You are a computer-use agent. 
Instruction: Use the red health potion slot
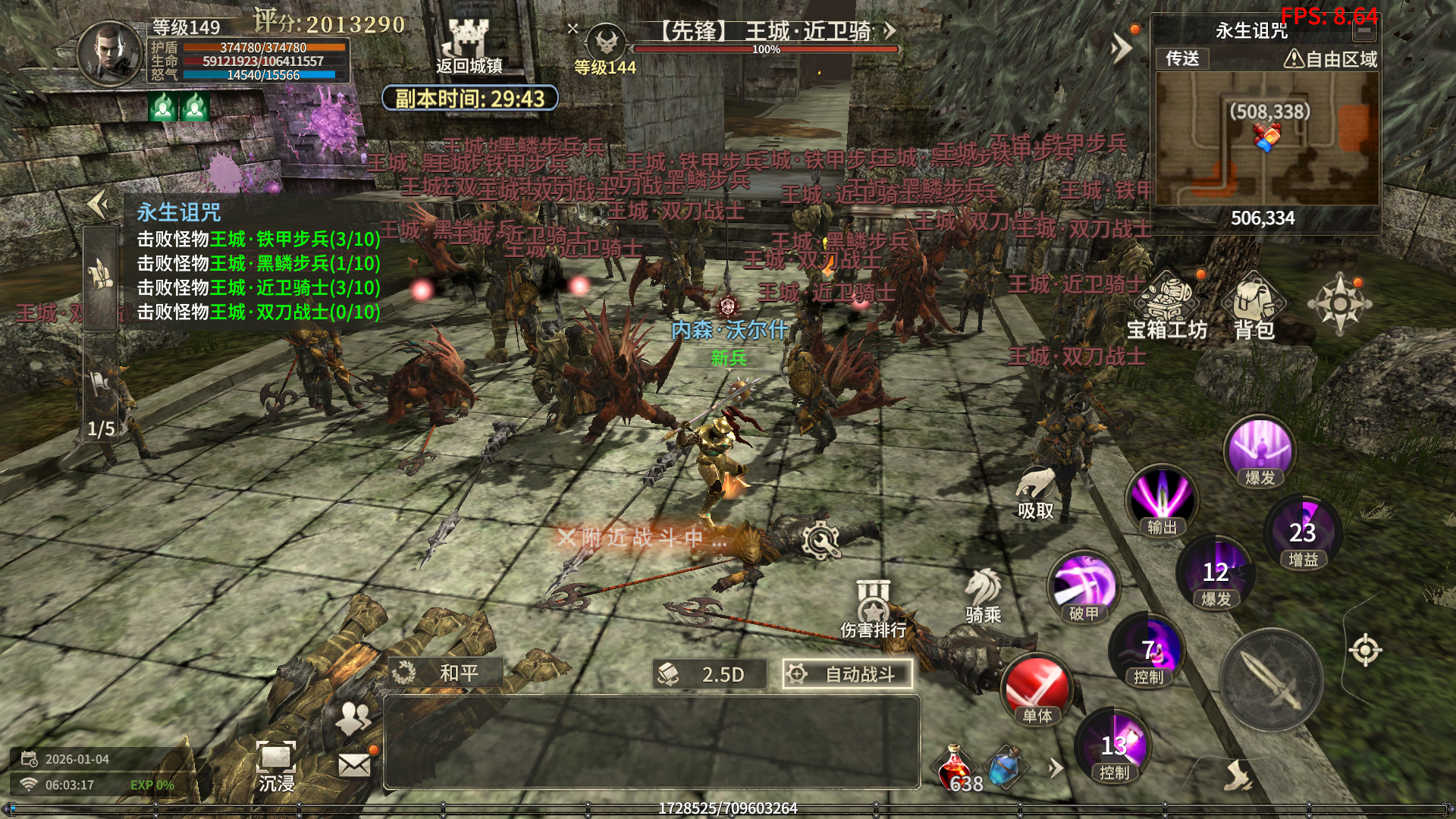point(957,767)
